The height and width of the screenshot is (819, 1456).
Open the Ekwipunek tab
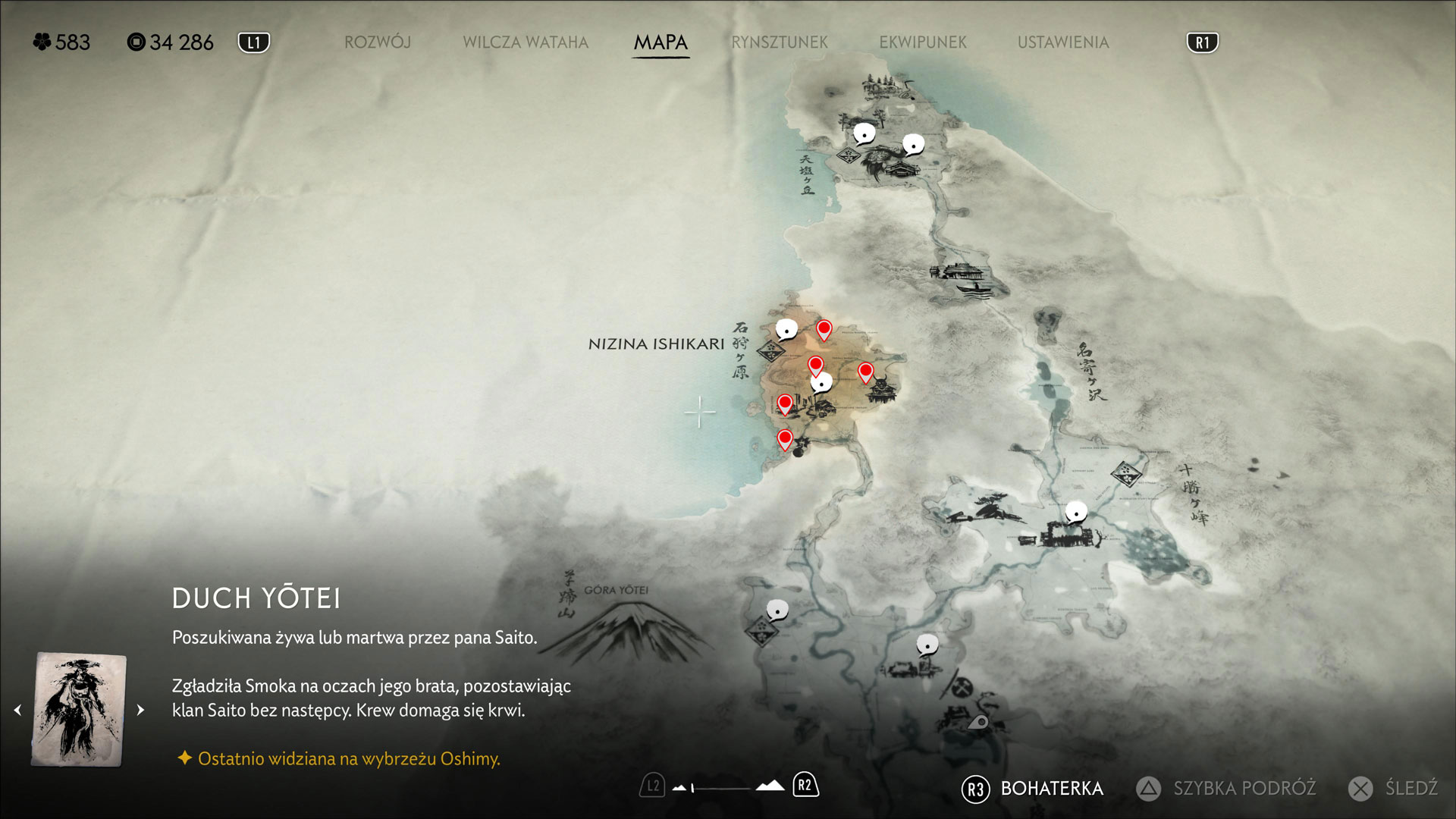pyautogui.click(x=923, y=42)
